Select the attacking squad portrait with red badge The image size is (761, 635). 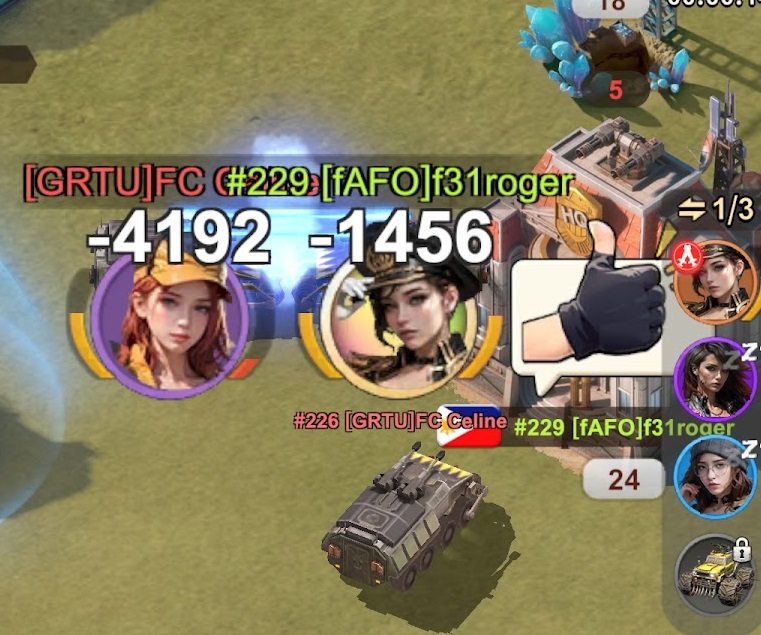click(715, 283)
